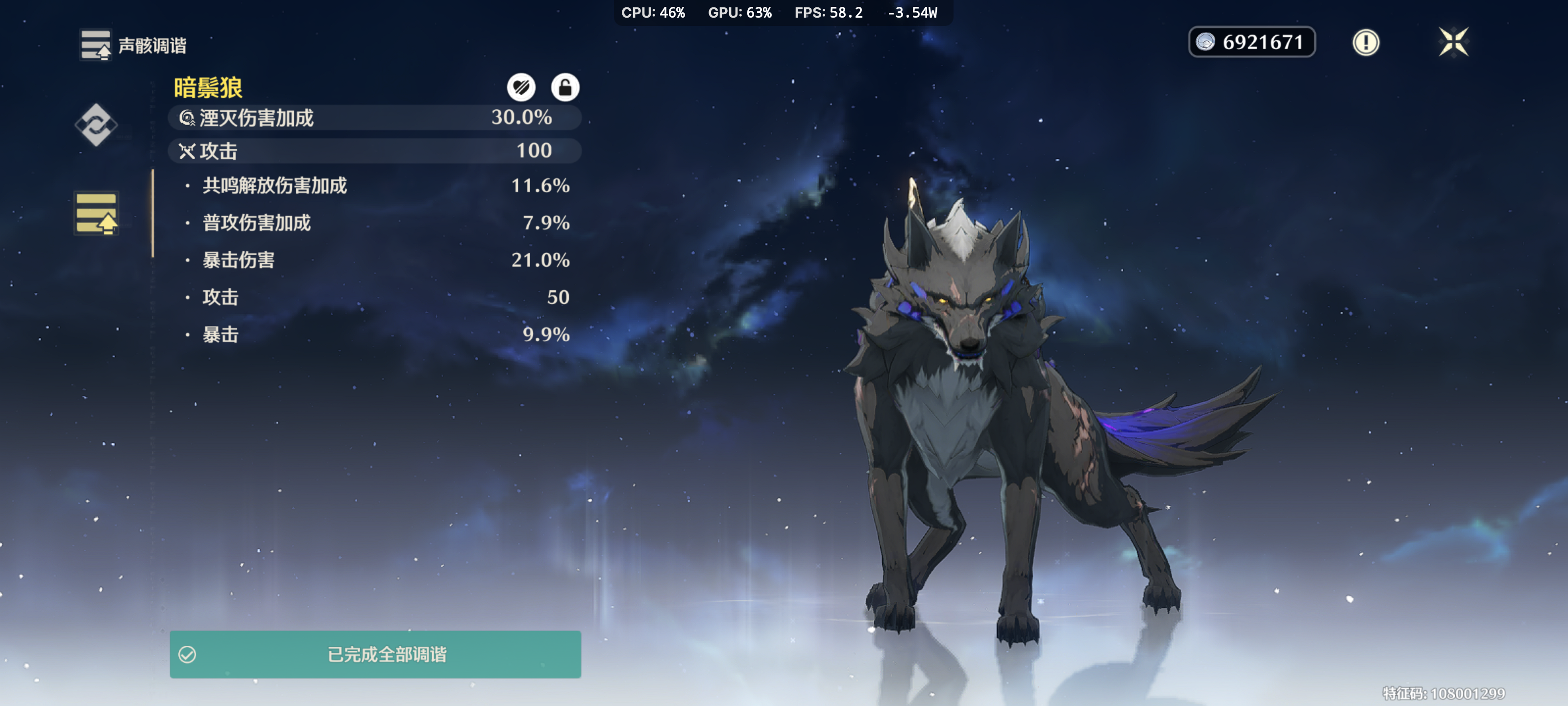1568x706 pixels.
Task: Click the shell credit currency counter
Action: click(1251, 42)
